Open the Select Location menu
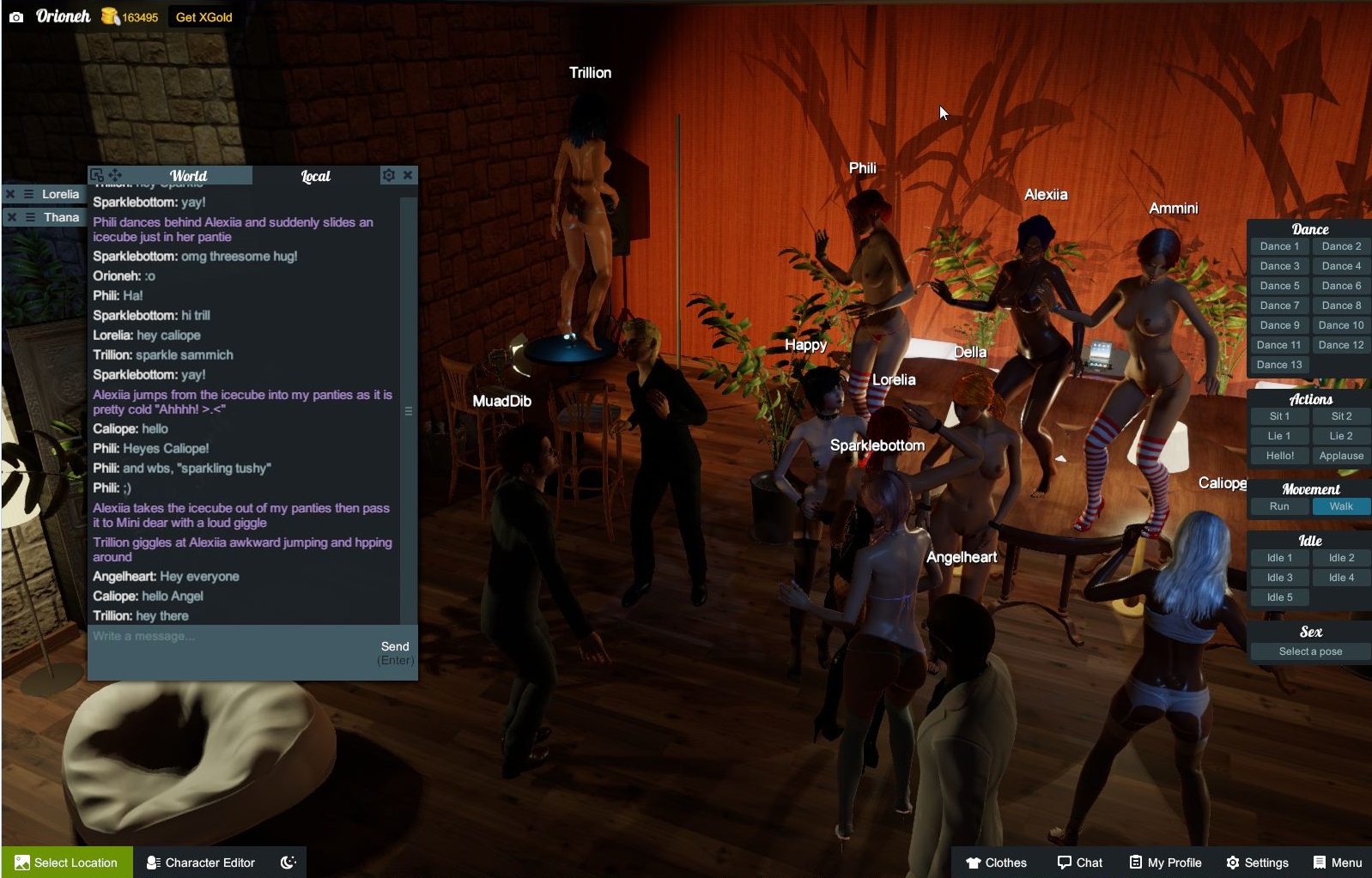Viewport: 1372px width, 878px height. click(x=67, y=863)
